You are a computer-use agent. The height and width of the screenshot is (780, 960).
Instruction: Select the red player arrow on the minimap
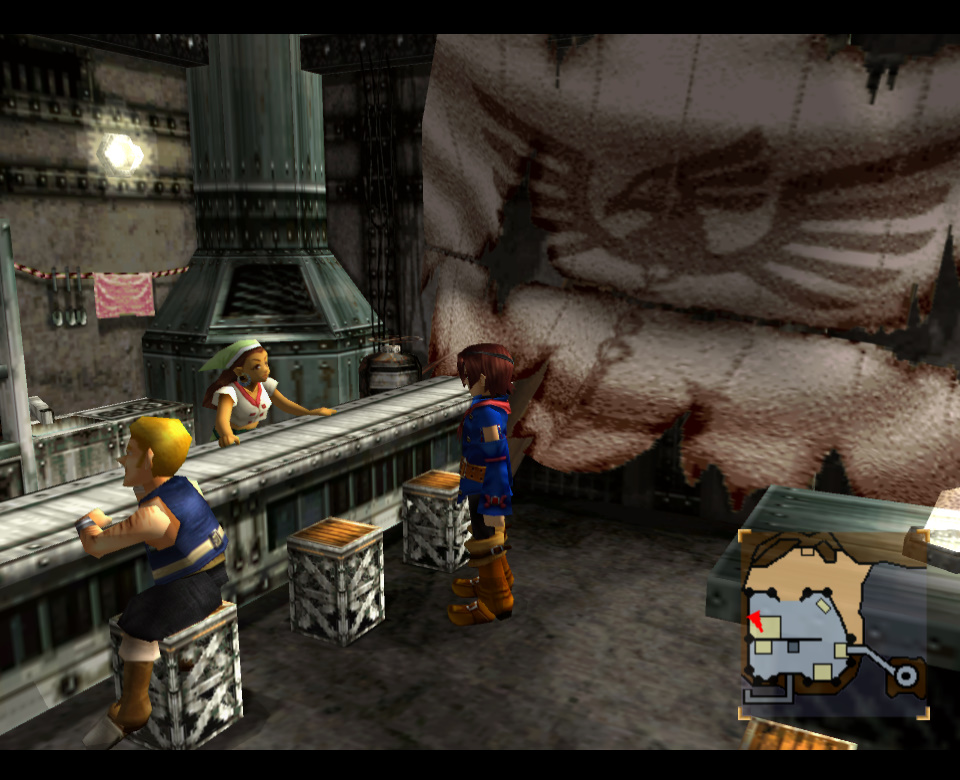755,621
